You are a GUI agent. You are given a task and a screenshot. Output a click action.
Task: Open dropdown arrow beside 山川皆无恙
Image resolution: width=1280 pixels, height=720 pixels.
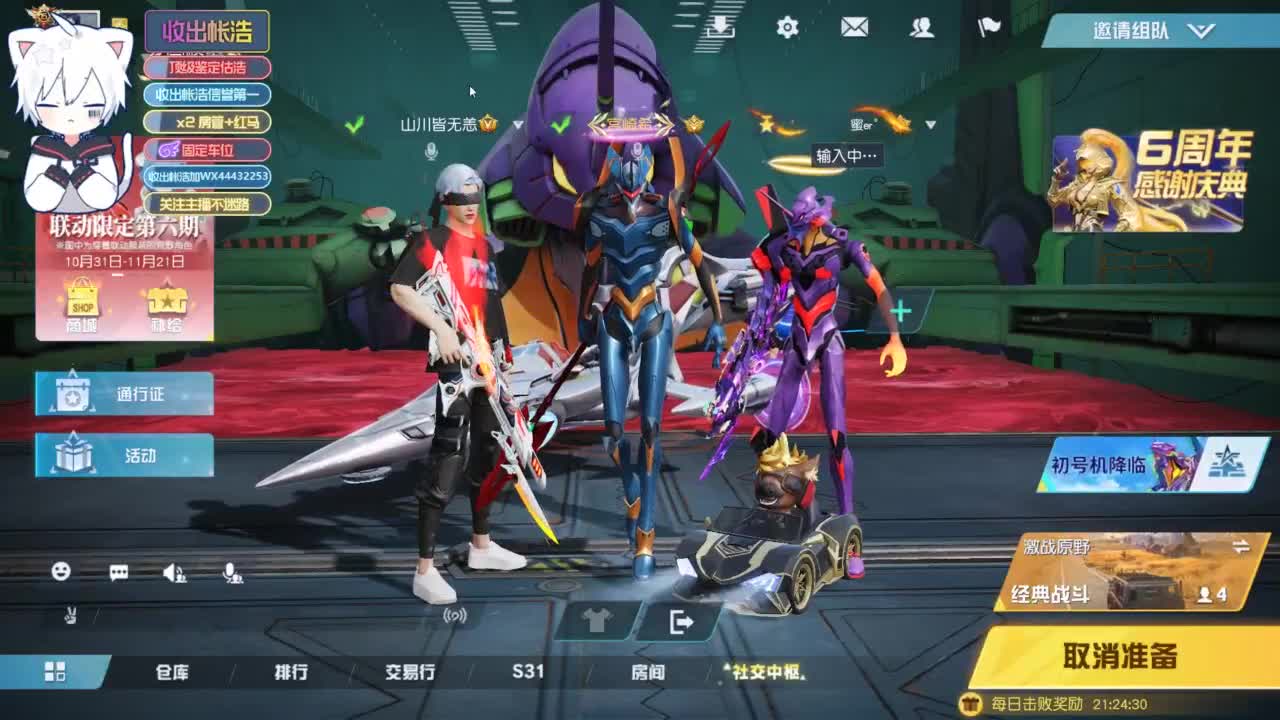pos(516,126)
